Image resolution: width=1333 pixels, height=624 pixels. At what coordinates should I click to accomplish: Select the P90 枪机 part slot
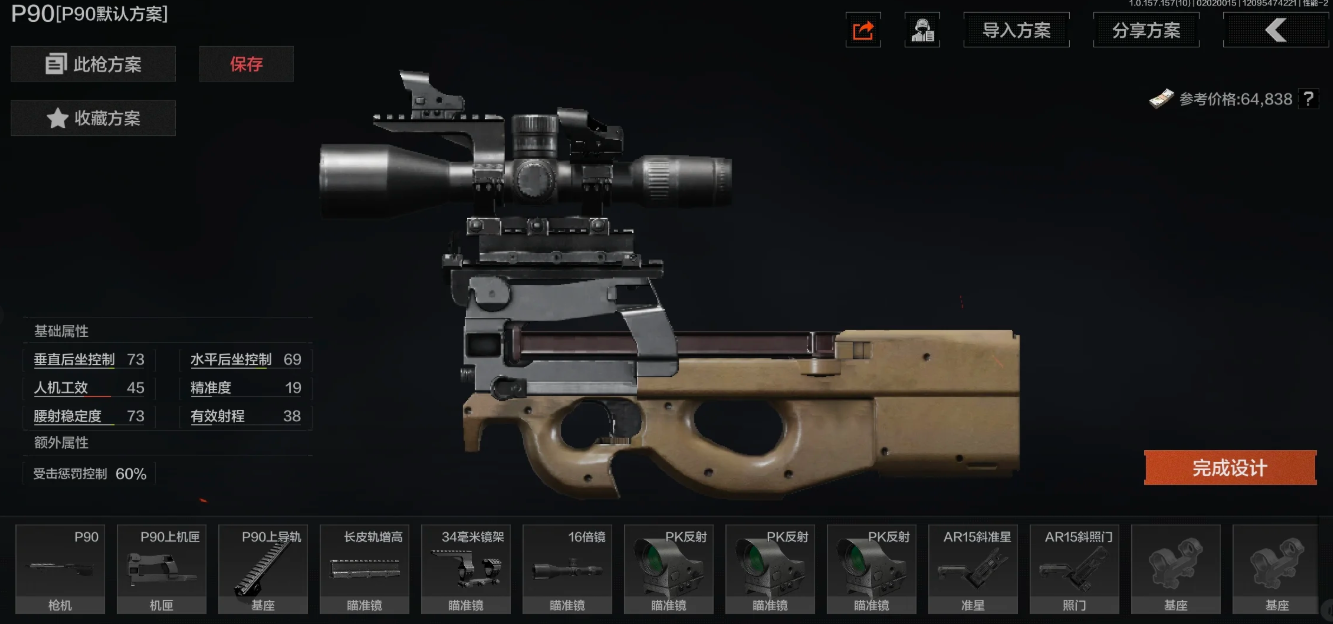pyautogui.click(x=60, y=569)
